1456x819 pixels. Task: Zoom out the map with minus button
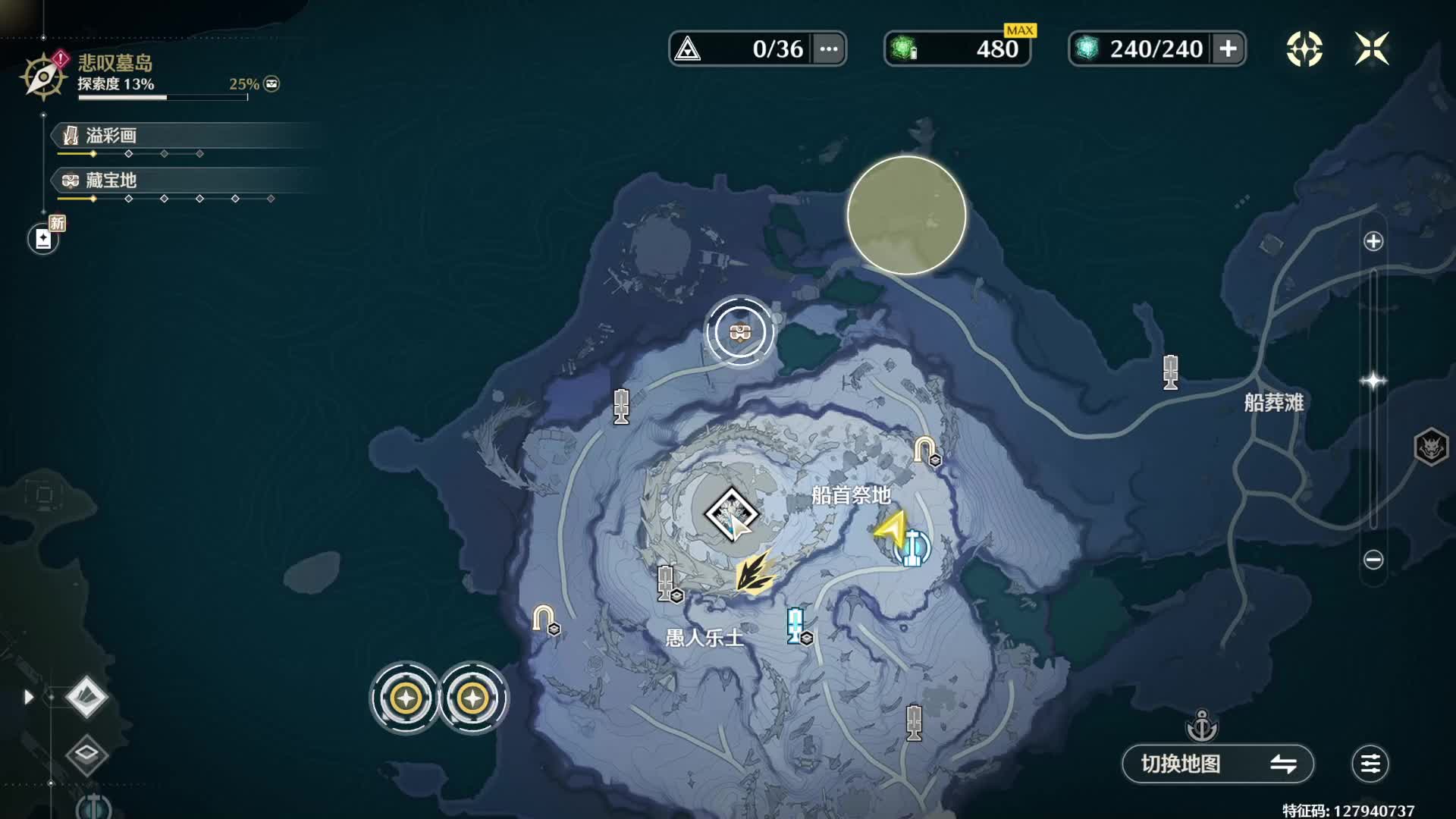coord(1373,560)
